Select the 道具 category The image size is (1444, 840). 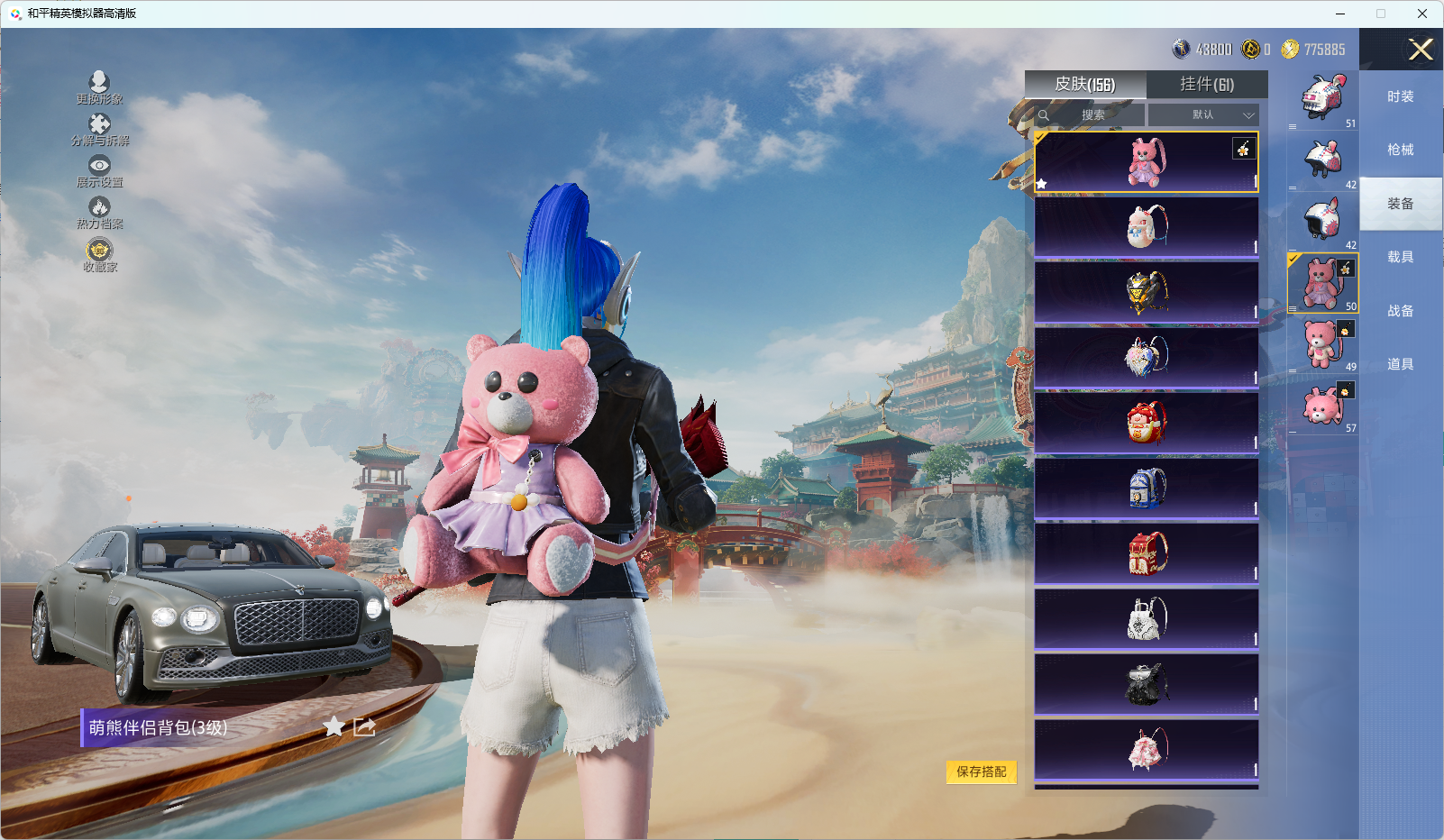click(1400, 364)
